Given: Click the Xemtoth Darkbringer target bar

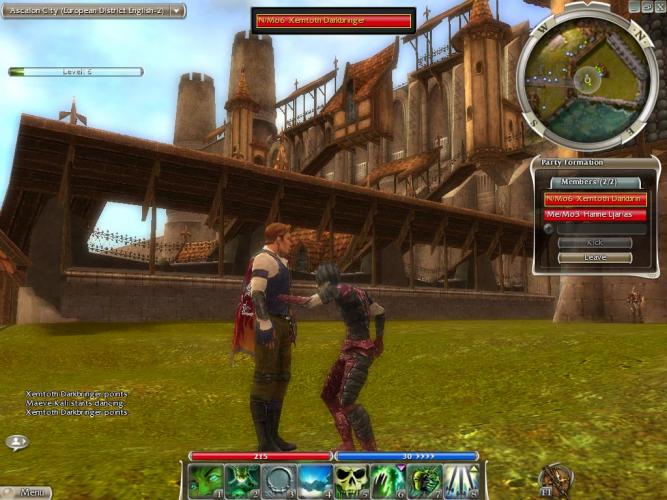Looking at the screenshot, I should click(333, 21).
